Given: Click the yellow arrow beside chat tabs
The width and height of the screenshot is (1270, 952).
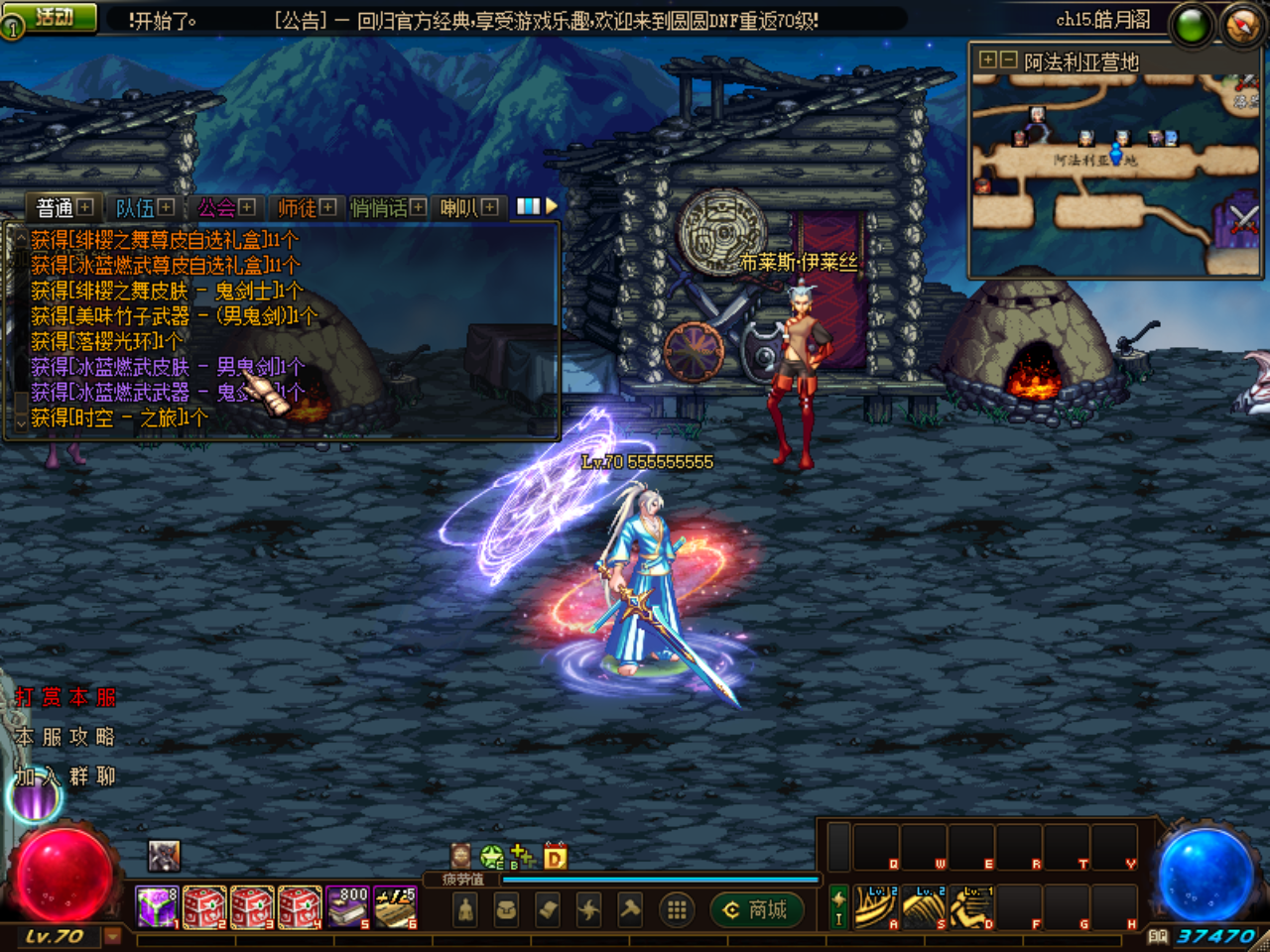Looking at the screenshot, I should (x=551, y=207).
